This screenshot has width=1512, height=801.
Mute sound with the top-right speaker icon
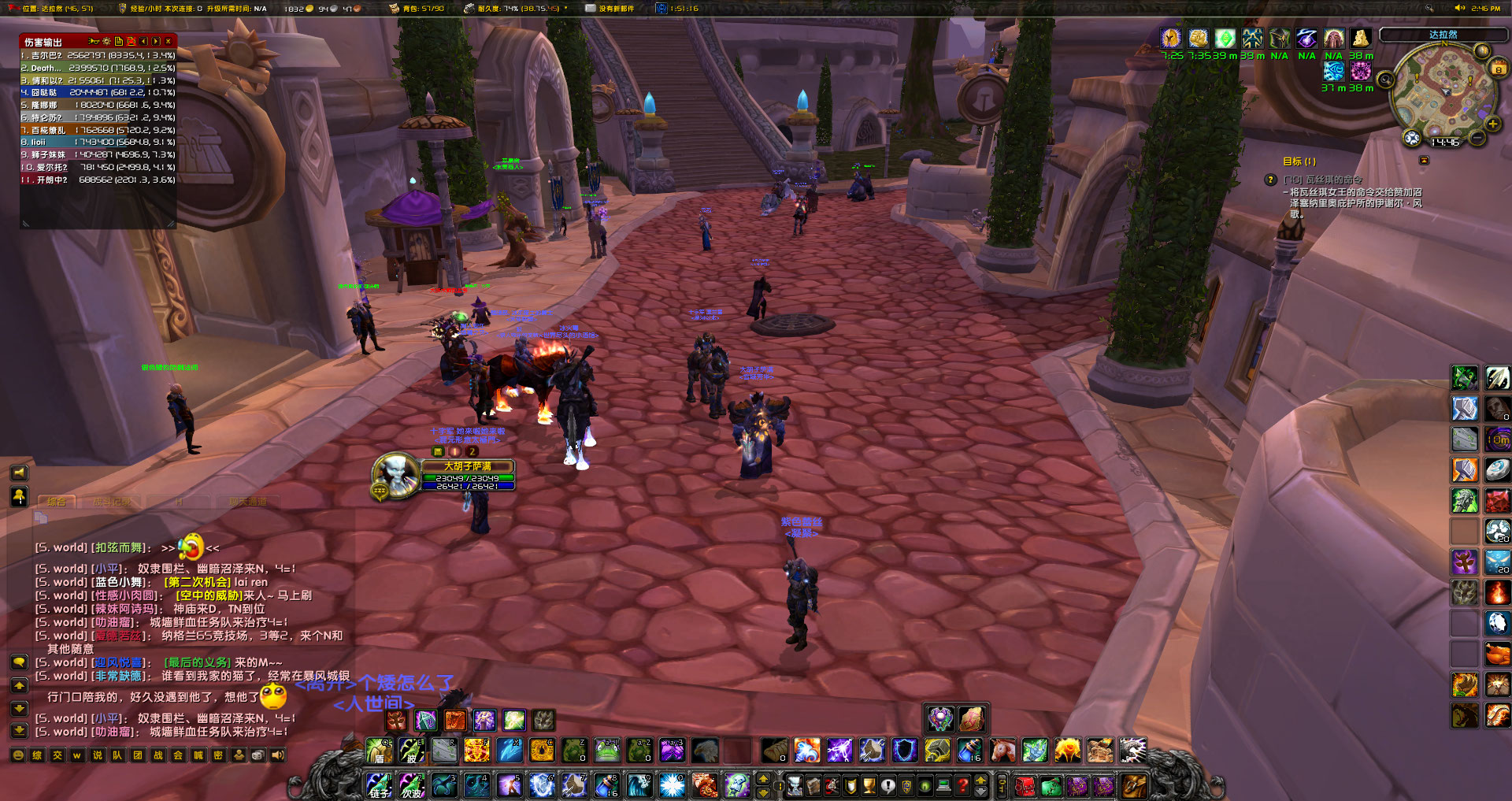tap(1461, 7)
